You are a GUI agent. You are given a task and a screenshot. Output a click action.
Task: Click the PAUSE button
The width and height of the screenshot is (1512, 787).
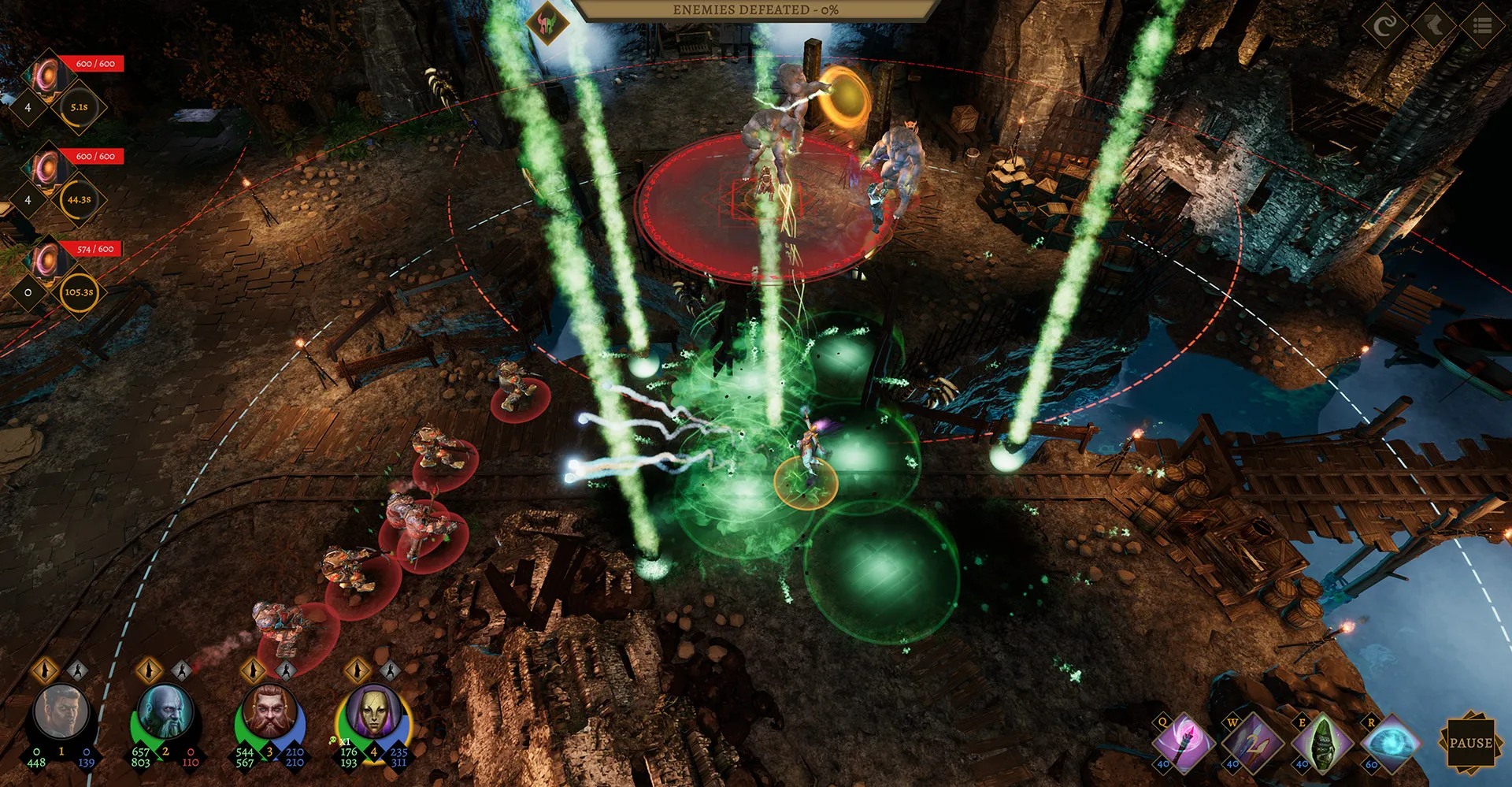tap(1470, 742)
